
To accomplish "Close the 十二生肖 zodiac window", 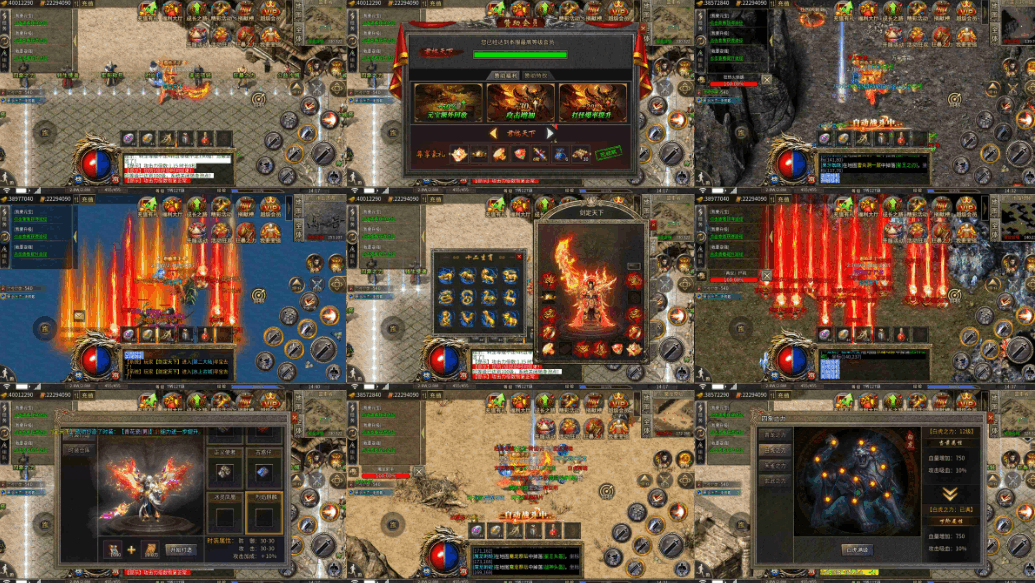I will tap(520, 256).
